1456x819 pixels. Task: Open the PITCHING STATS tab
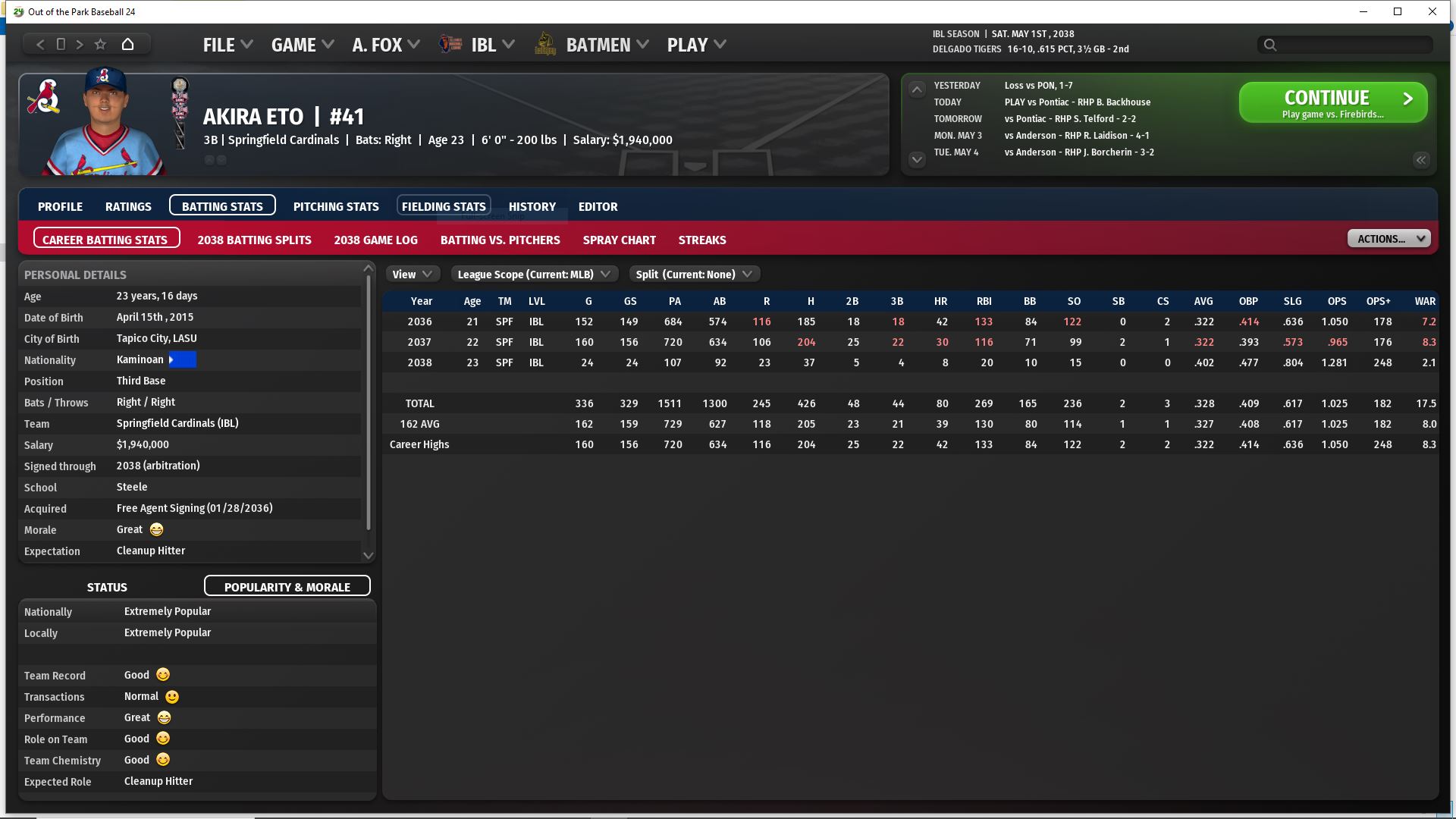point(336,206)
